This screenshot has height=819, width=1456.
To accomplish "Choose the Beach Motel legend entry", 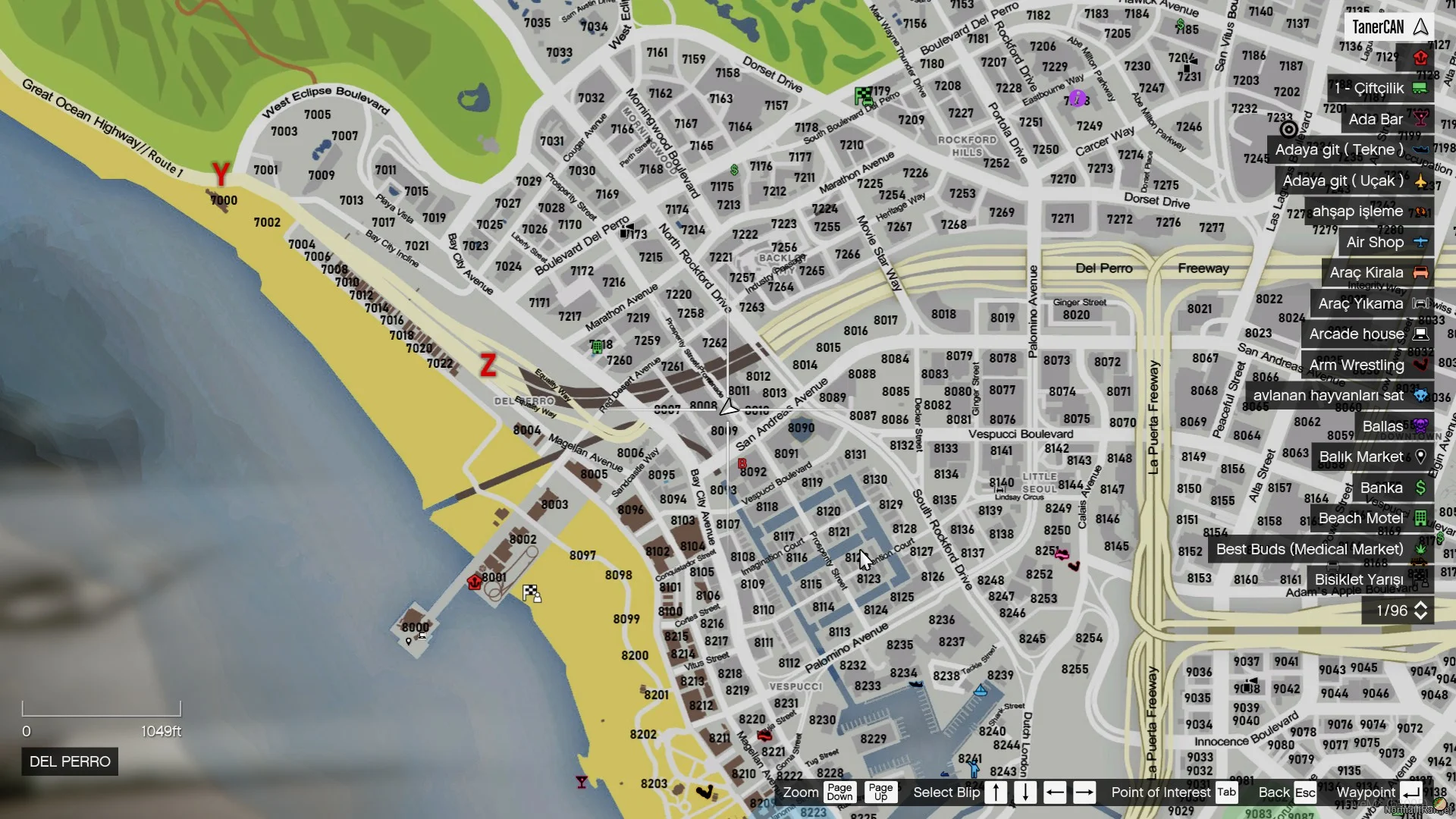I will point(1370,518).
